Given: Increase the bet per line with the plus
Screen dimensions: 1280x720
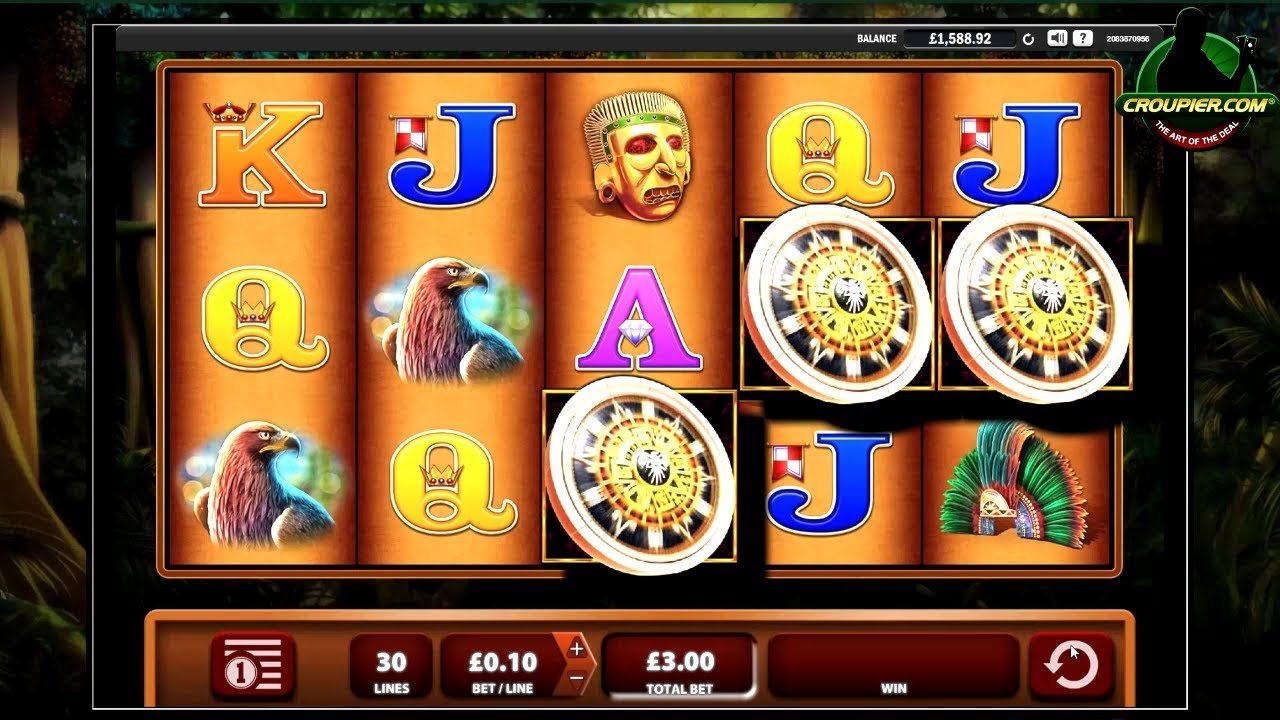Looking at the screenshot, I should point(576,650).
